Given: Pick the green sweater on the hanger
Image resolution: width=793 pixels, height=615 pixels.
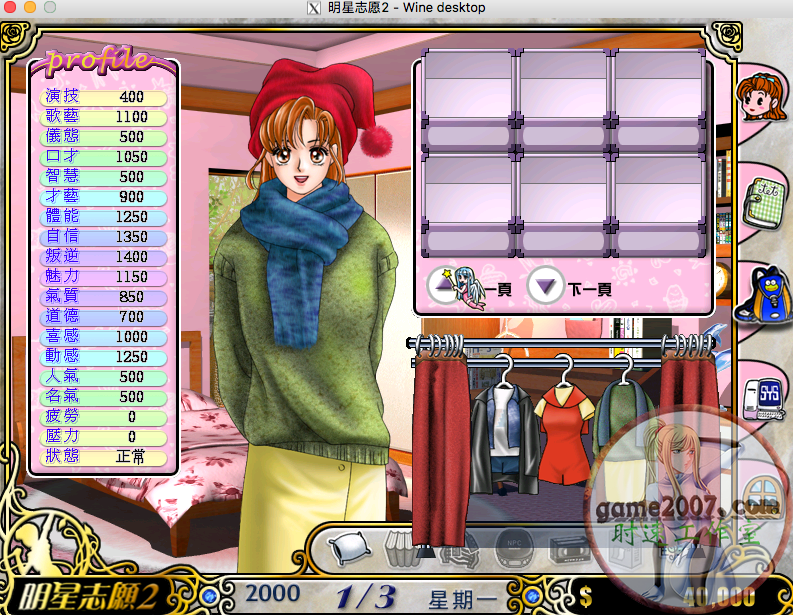Looking at the screenshot, I should pyautogui.click(x=620, y=420).
